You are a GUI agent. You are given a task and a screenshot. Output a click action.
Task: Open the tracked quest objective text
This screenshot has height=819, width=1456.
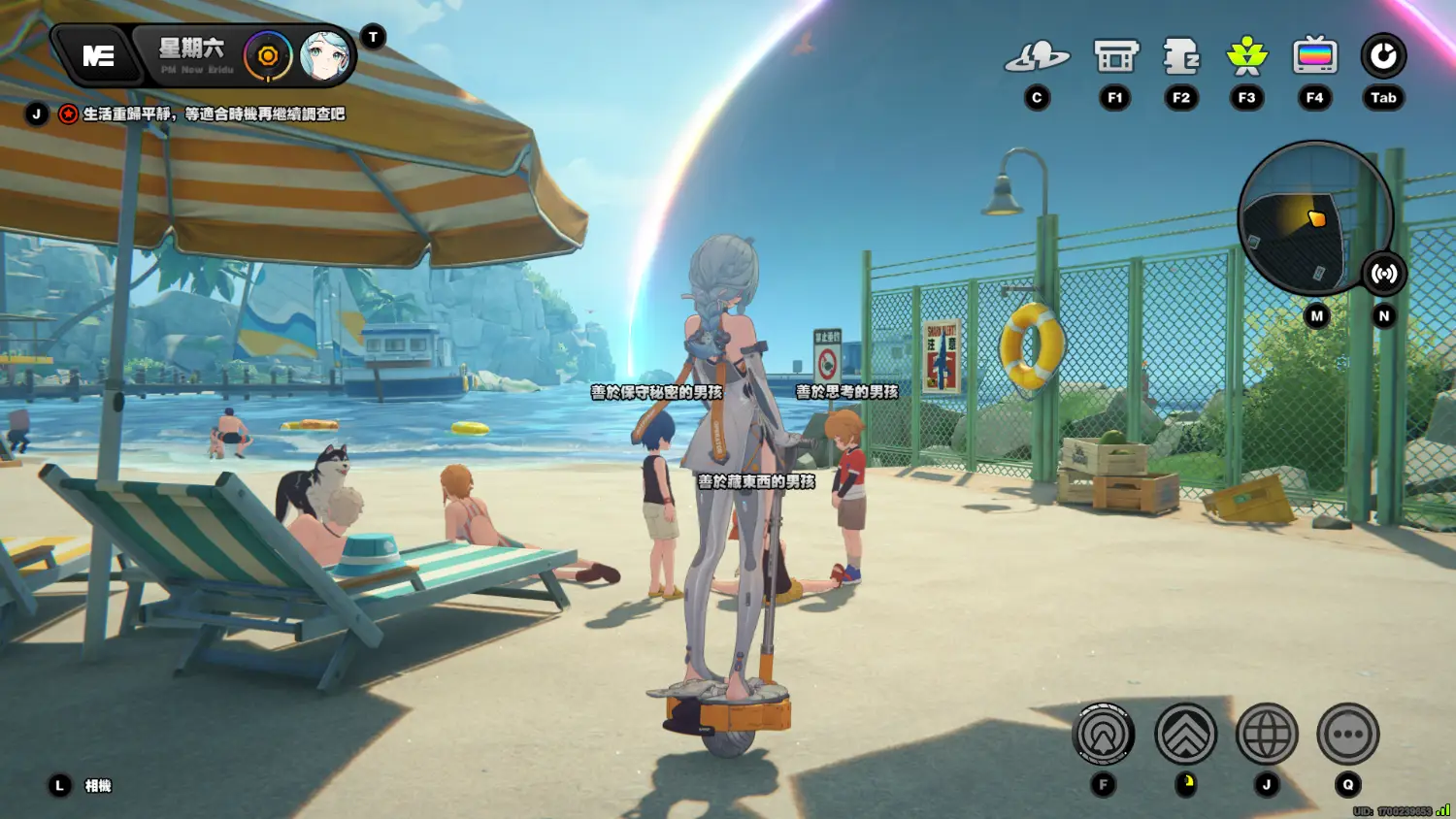pos(214,115)
